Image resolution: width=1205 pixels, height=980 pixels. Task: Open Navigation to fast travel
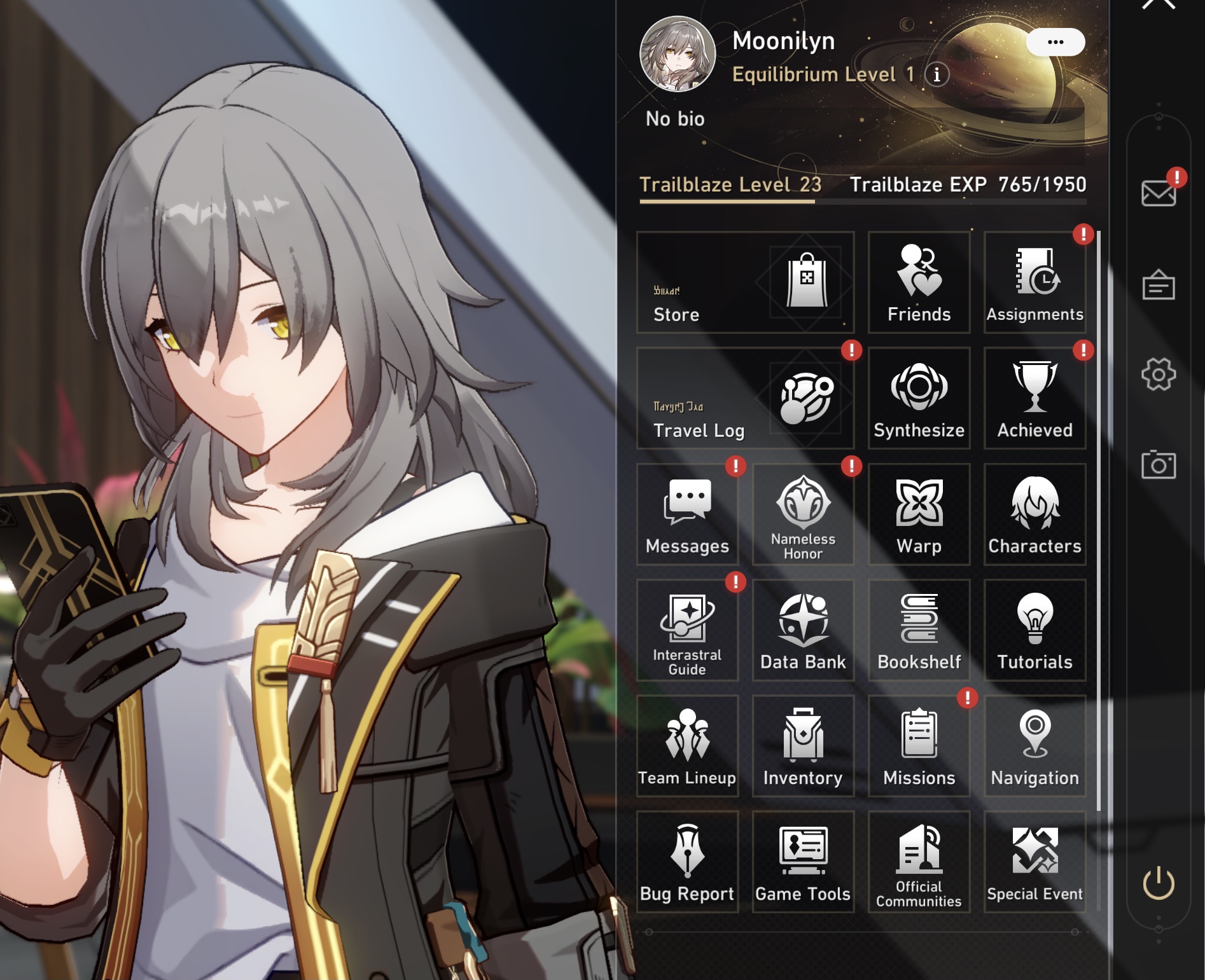tap(1034, 747)
